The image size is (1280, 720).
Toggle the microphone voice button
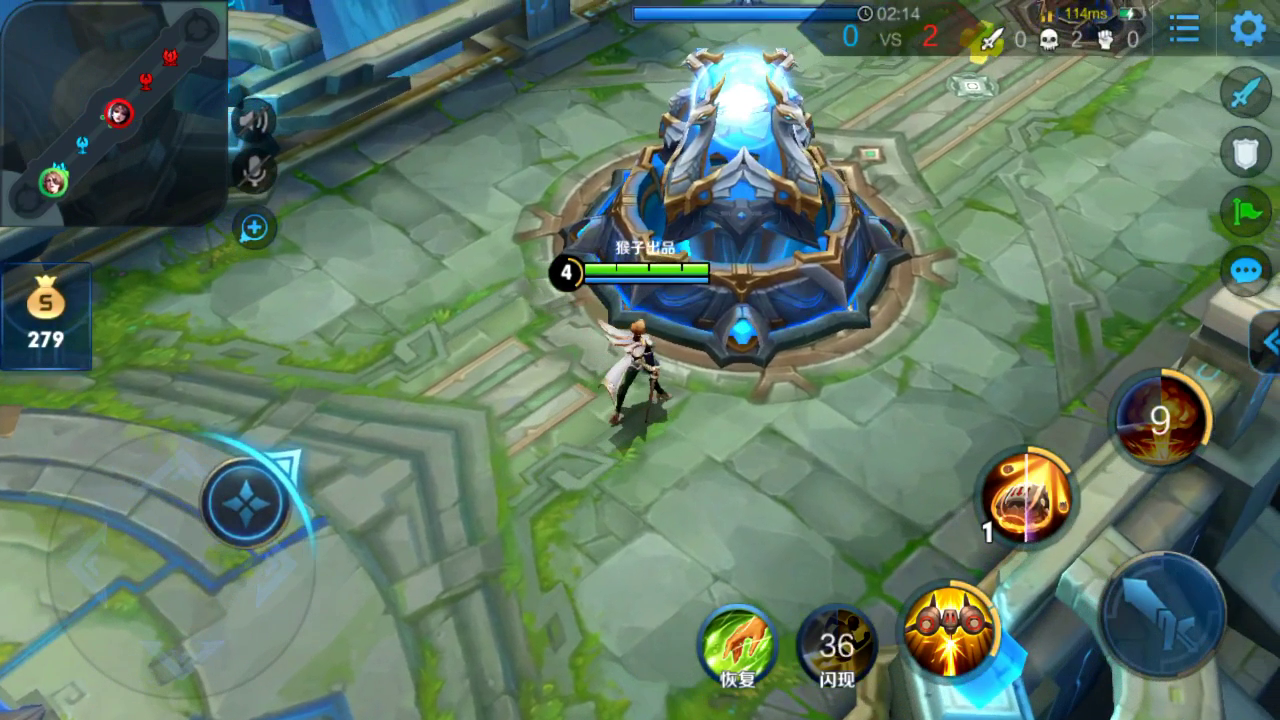point(254,172)
